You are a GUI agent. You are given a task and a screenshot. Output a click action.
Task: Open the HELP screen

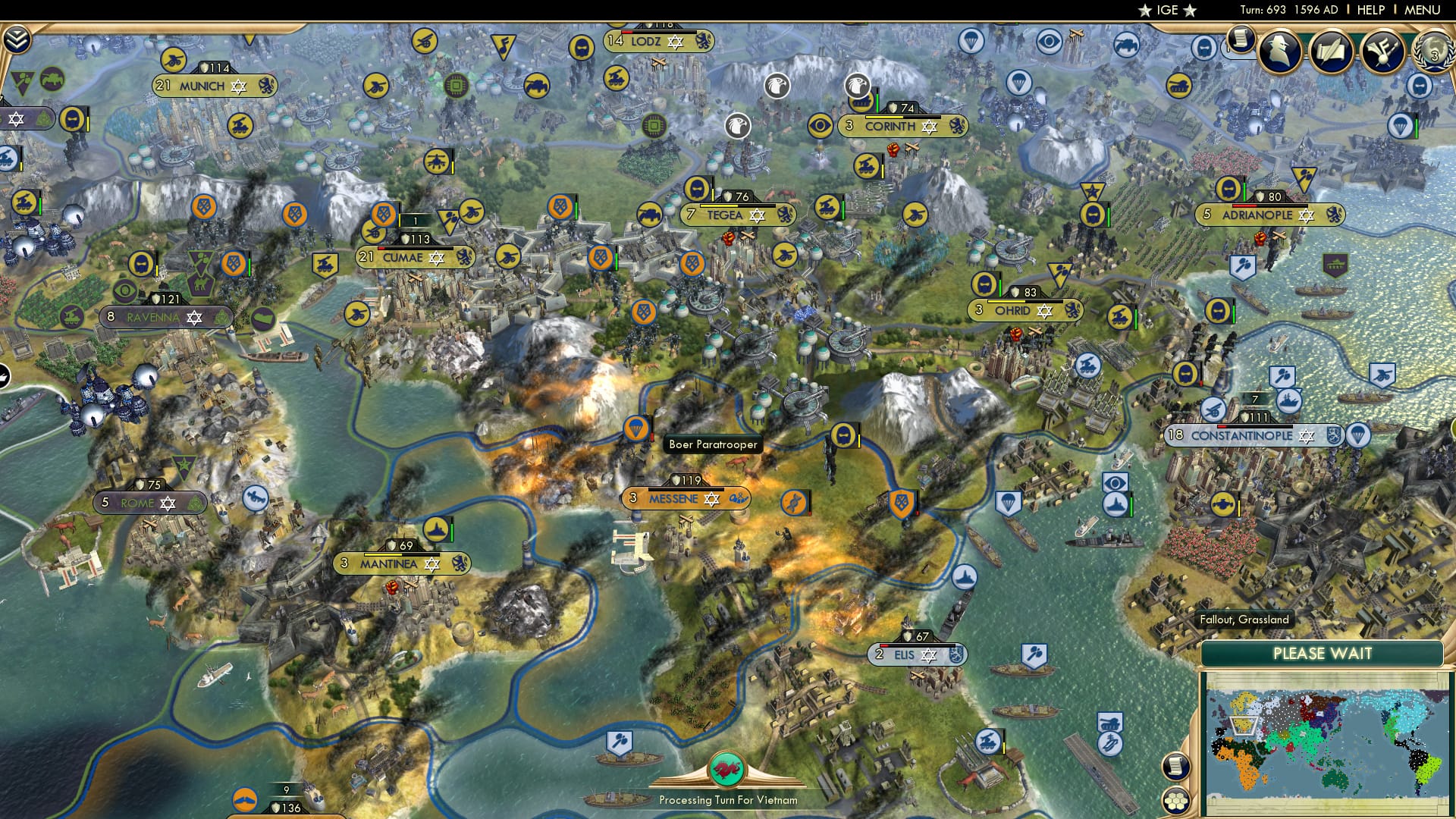pos(1370,9)
